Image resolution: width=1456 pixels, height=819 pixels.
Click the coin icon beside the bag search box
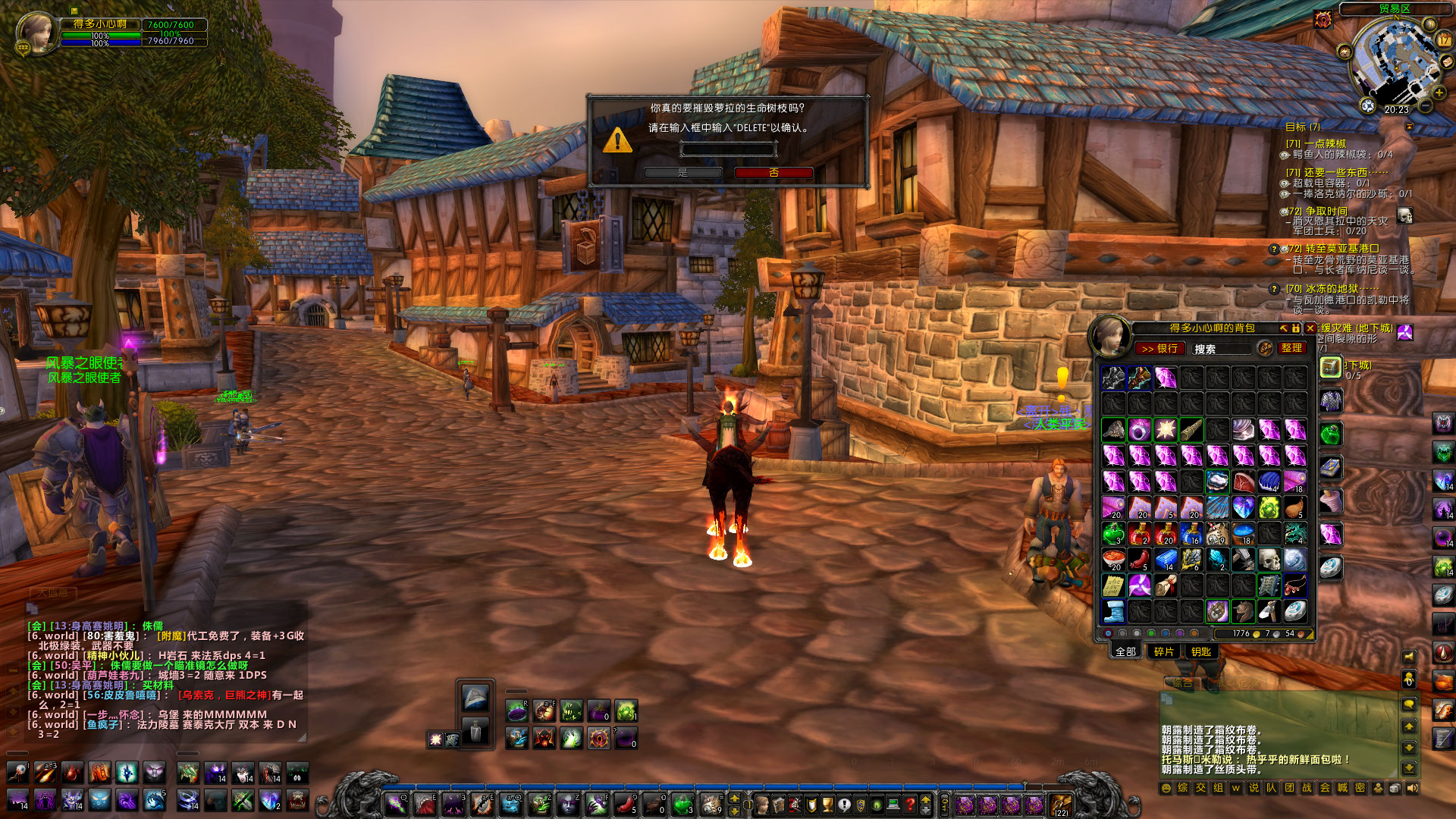1264,348
